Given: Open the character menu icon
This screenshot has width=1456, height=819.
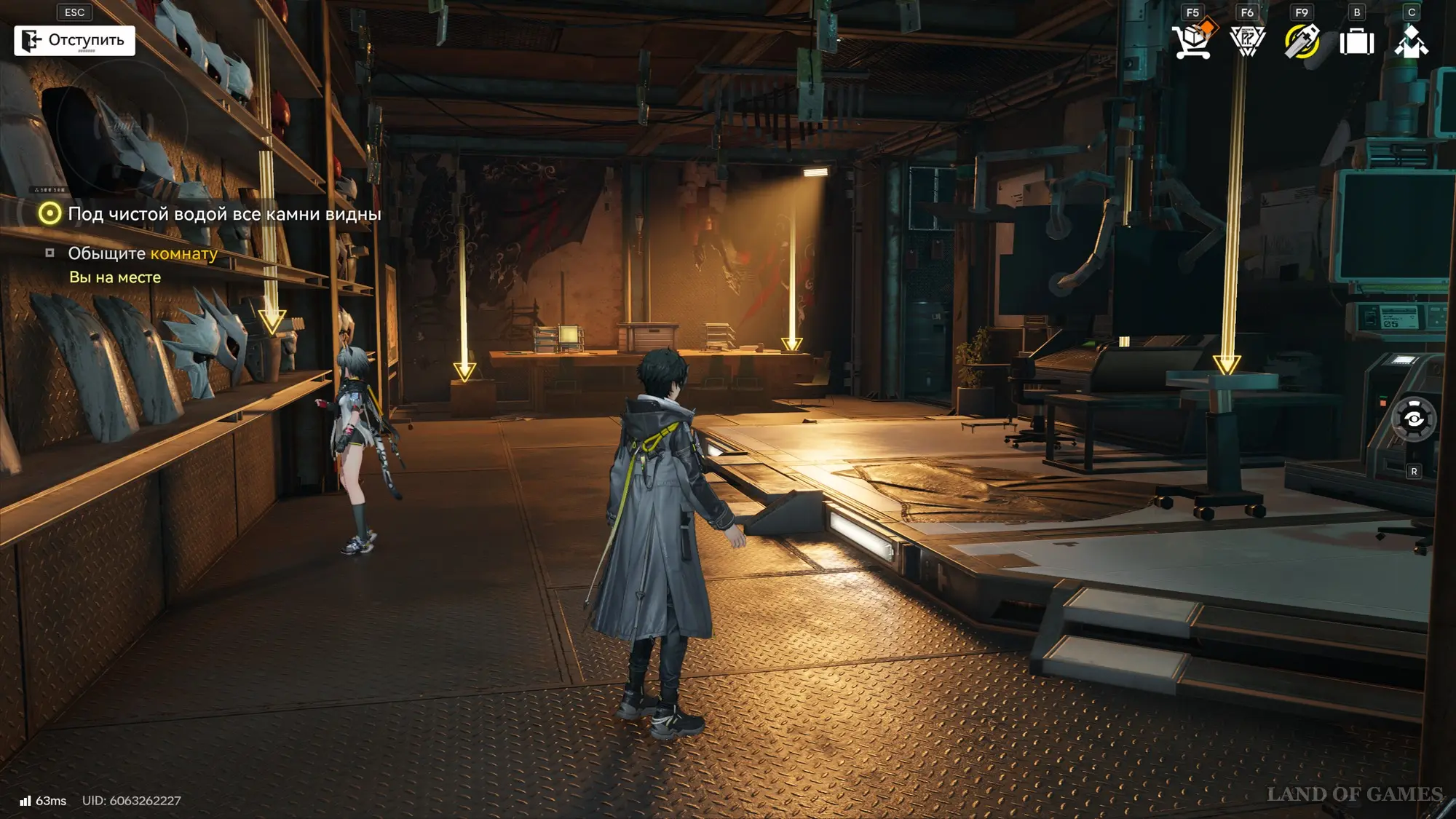Looking at the screenshot, I should (1411, 41).
